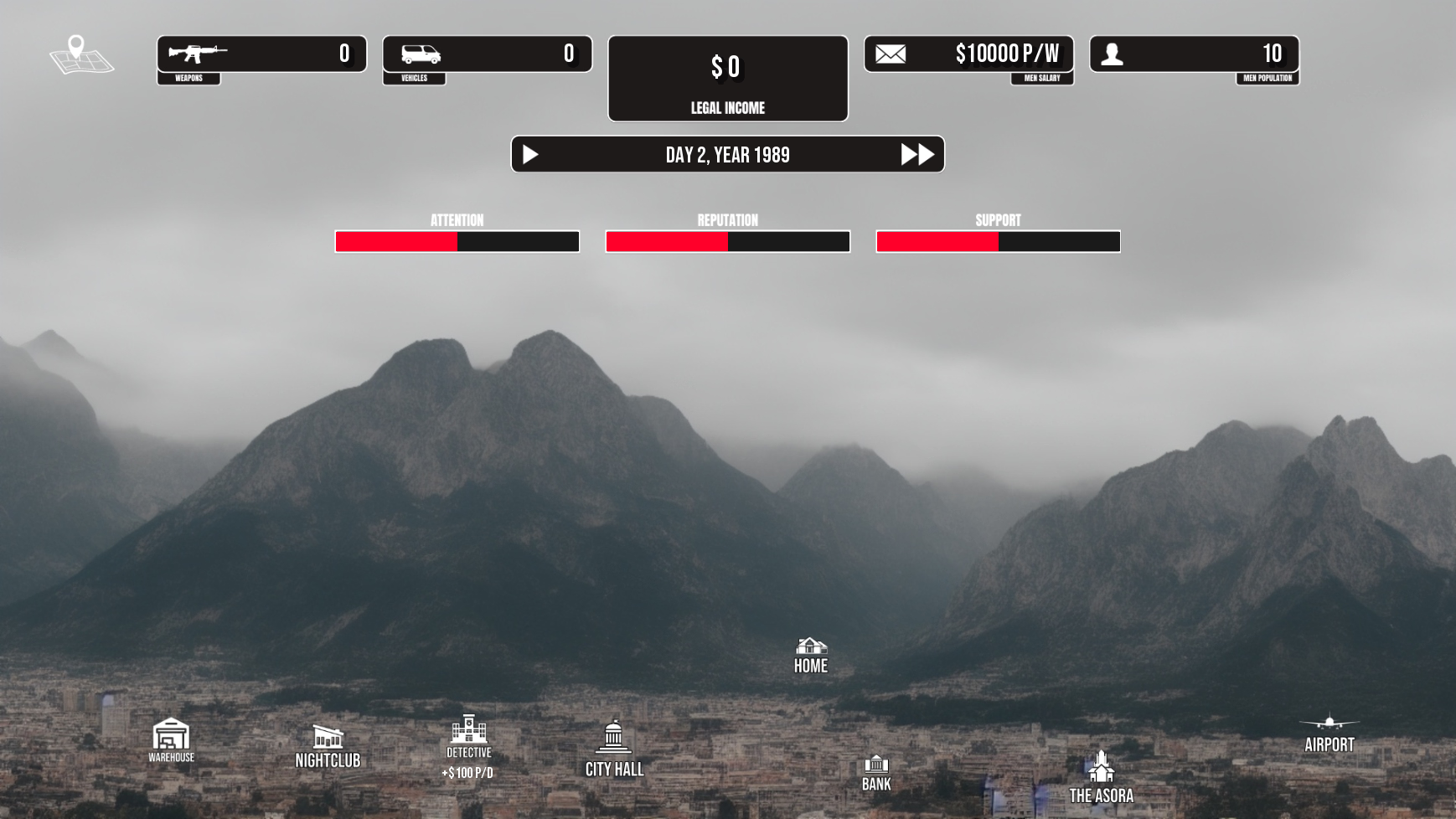Click the play time button
This screenshot has height=819, width=1456.
(530, 155)
